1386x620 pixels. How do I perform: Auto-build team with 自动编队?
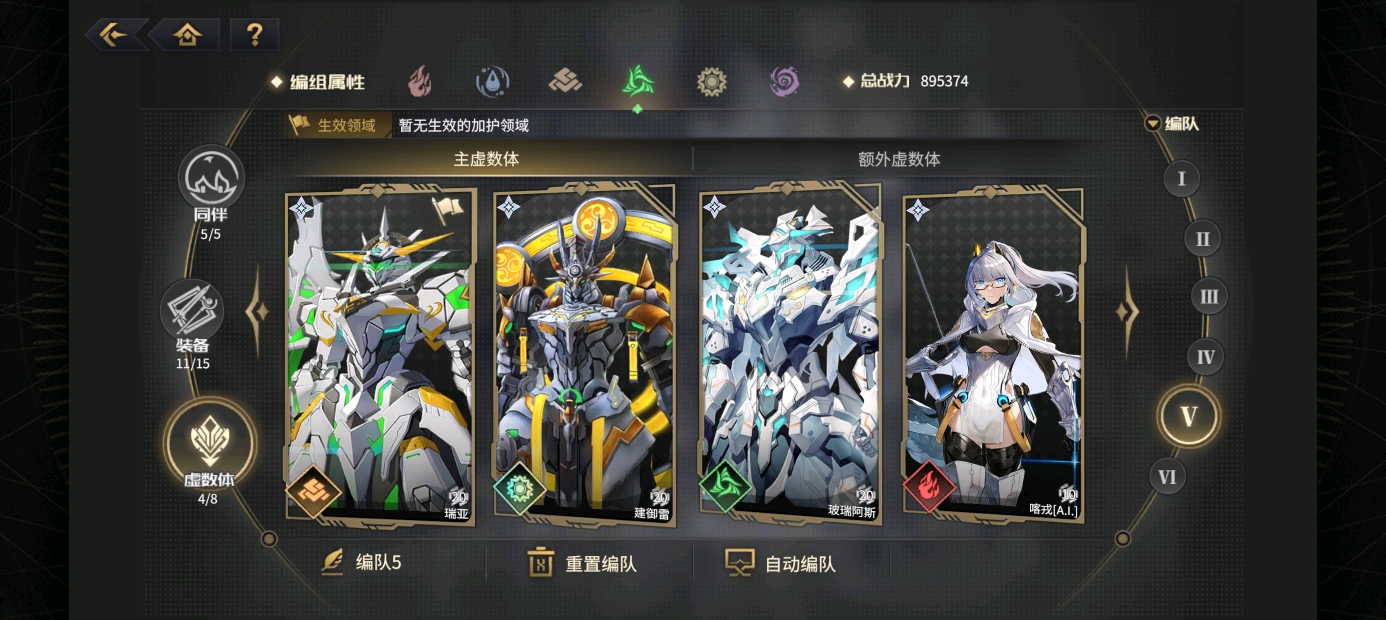point(781,563)
